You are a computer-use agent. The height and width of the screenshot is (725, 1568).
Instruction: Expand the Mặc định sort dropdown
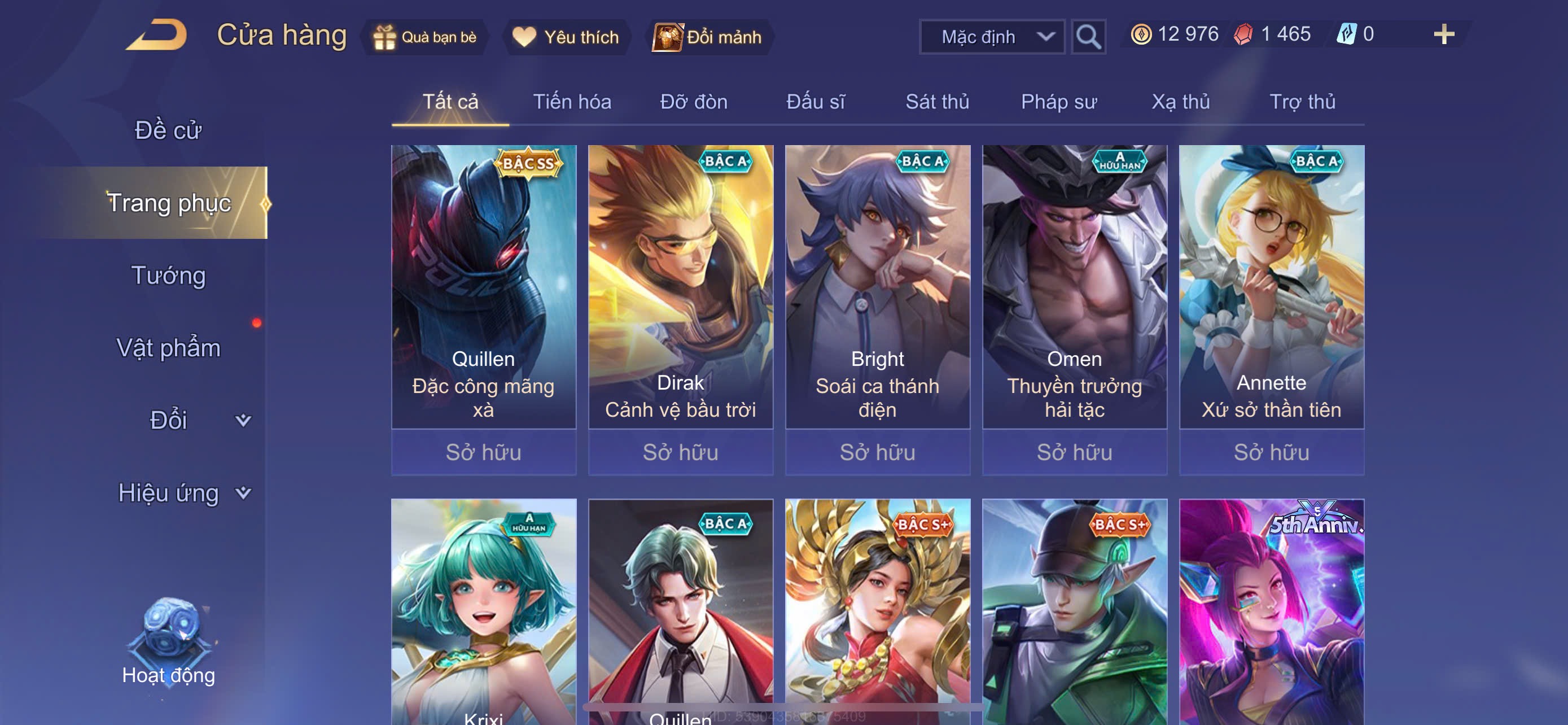tap(991, 37)
